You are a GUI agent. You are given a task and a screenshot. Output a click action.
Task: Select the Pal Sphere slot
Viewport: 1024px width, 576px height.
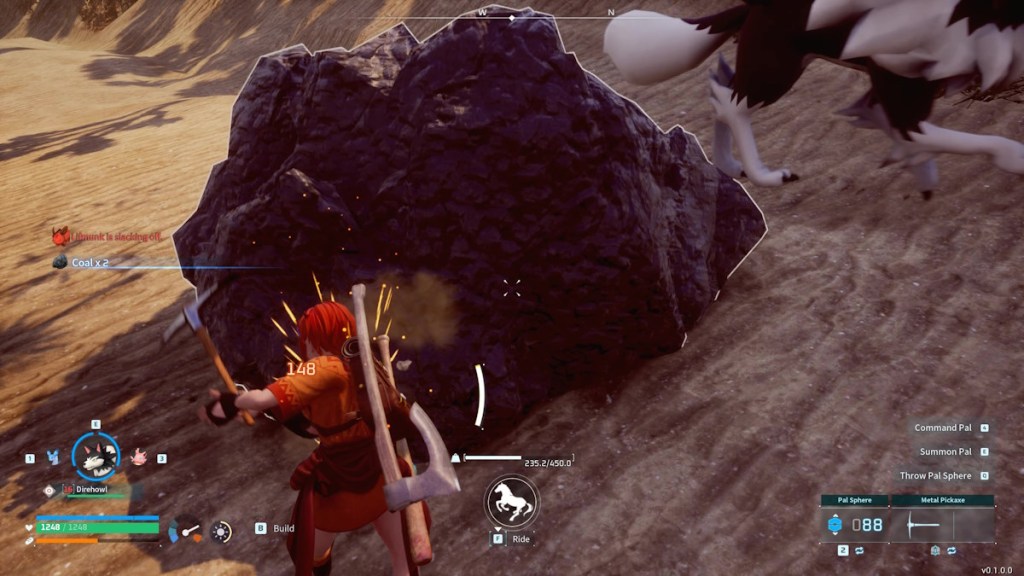(855, 524)
